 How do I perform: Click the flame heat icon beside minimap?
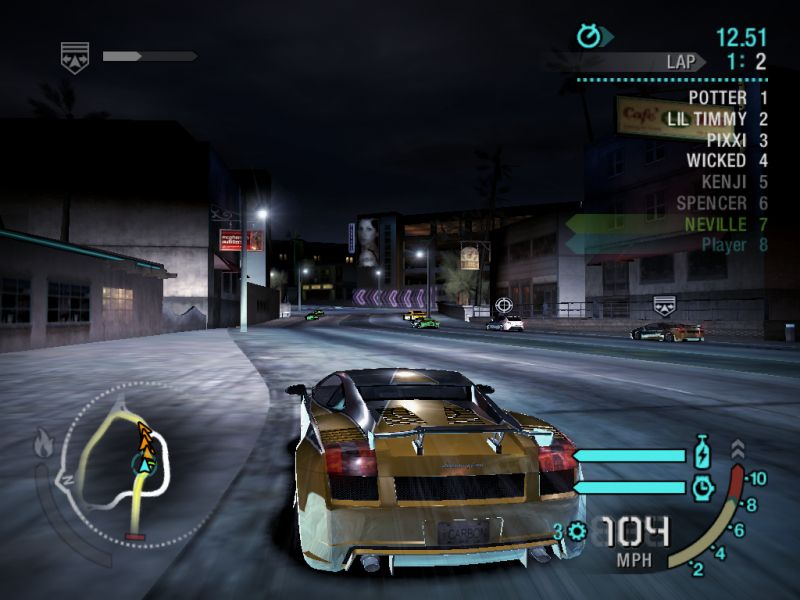tap(44, 441)
